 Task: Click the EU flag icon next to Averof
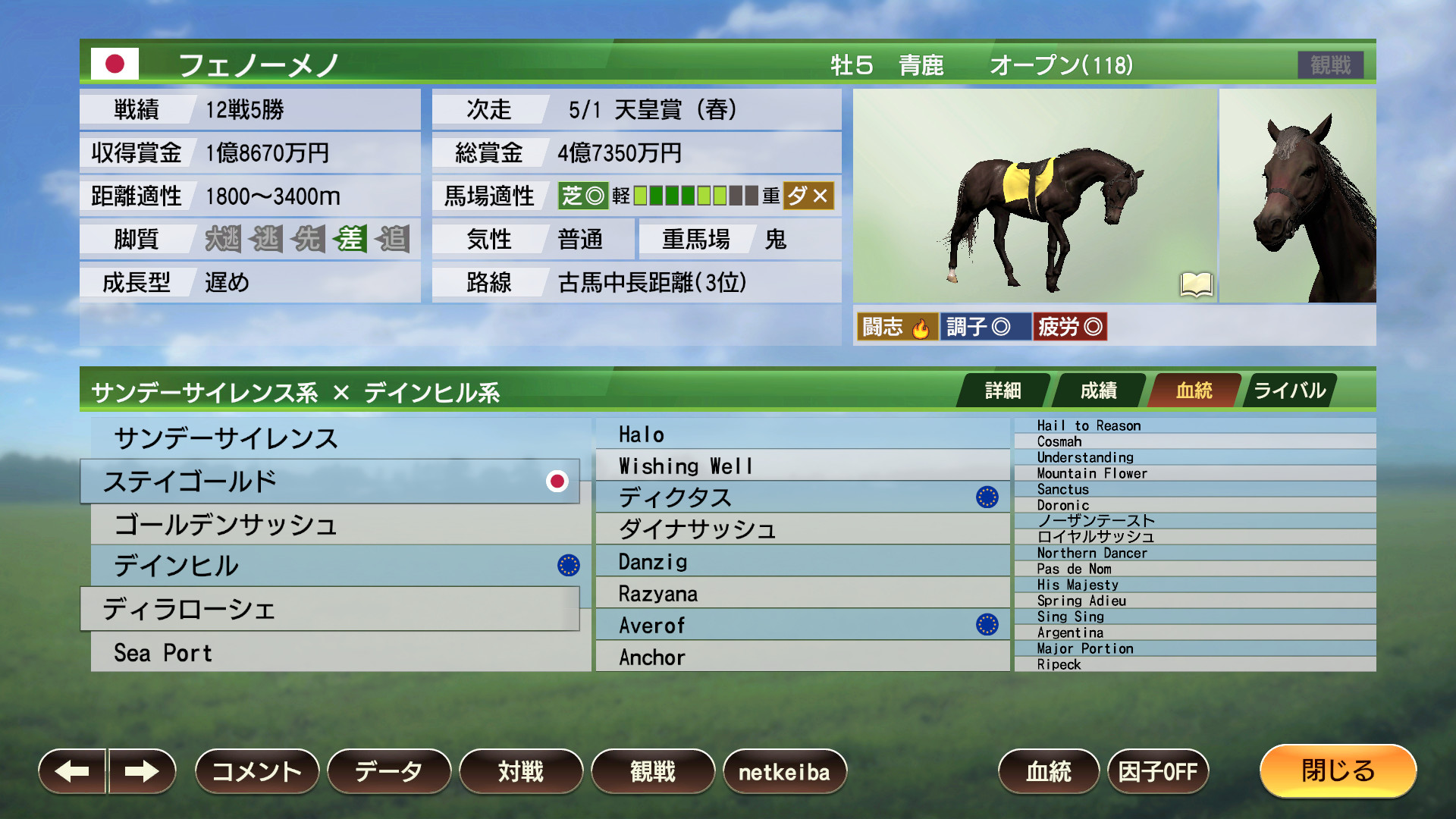987,624
